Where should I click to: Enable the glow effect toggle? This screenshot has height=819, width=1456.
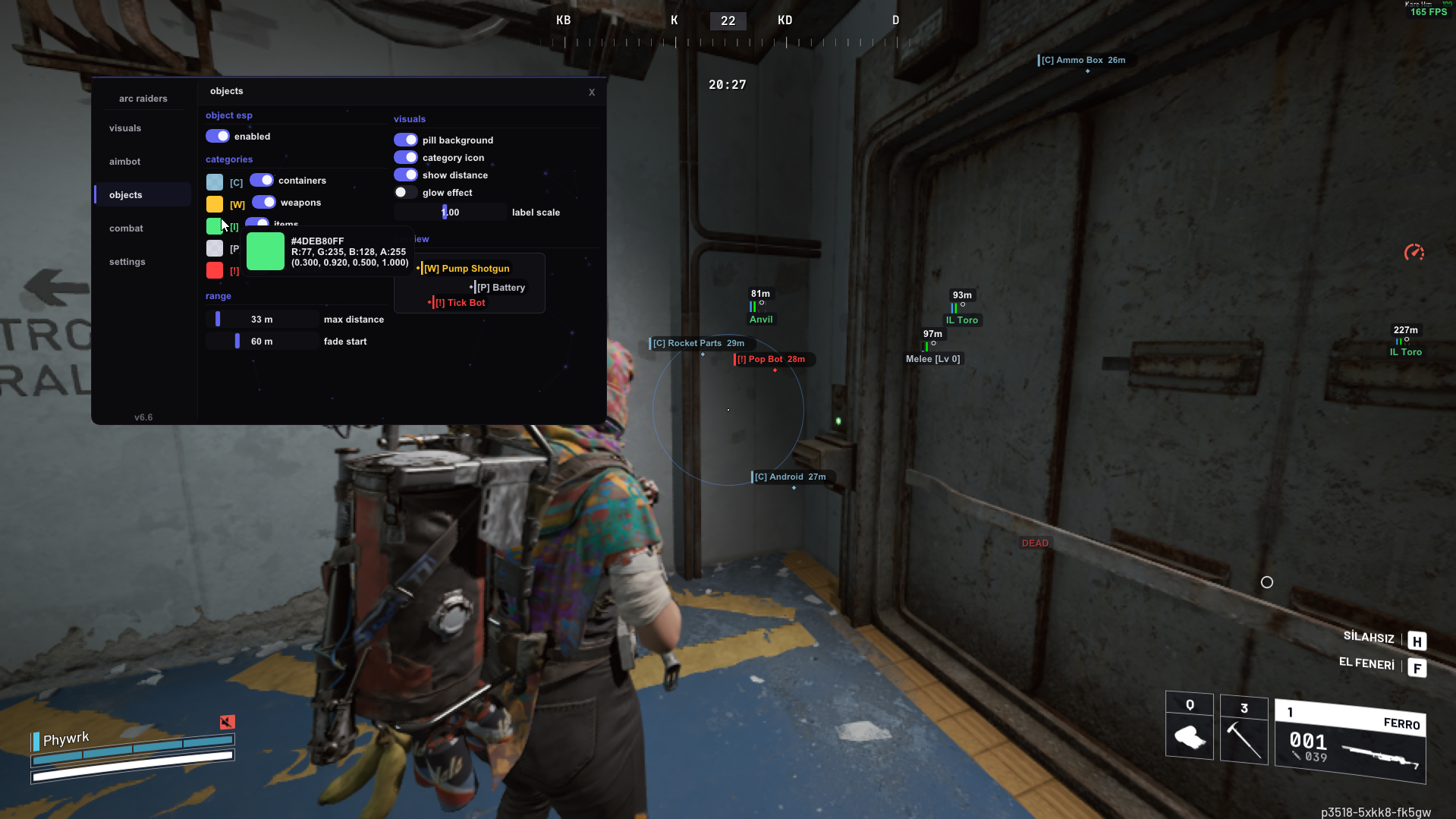(x=405, y=192)
